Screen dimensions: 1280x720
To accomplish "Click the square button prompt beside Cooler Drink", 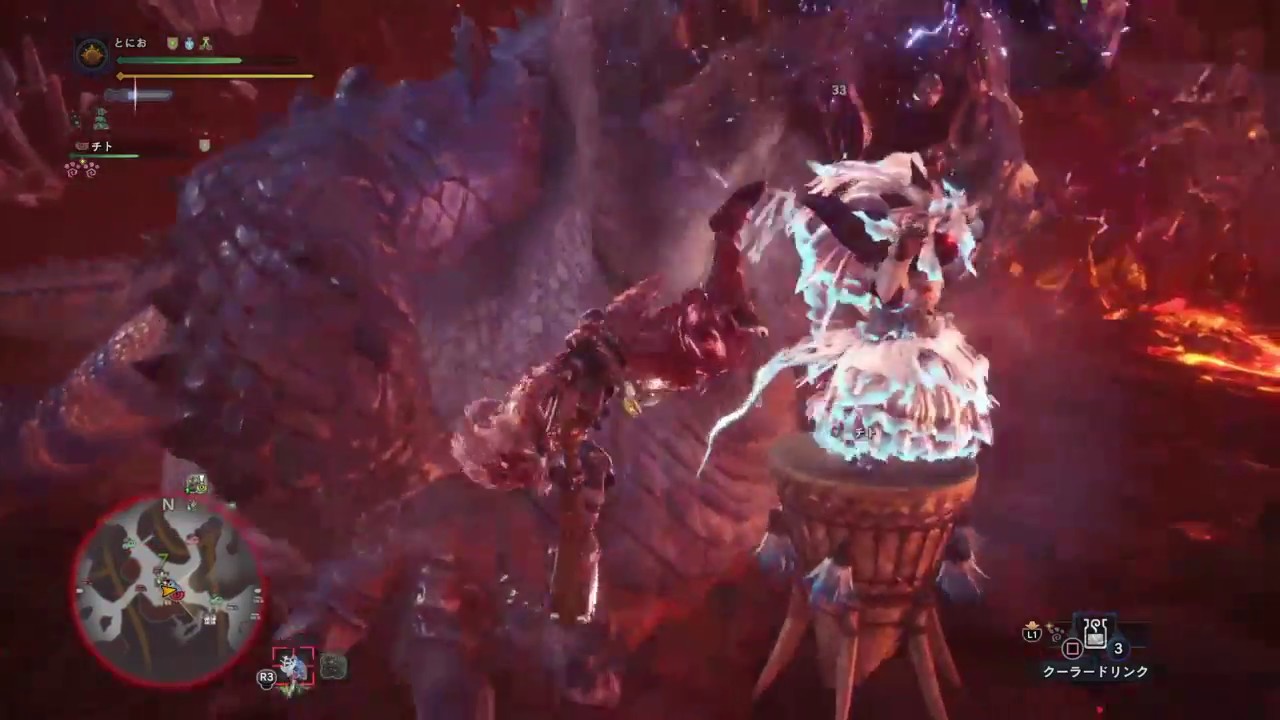I will coord(1072,647).
